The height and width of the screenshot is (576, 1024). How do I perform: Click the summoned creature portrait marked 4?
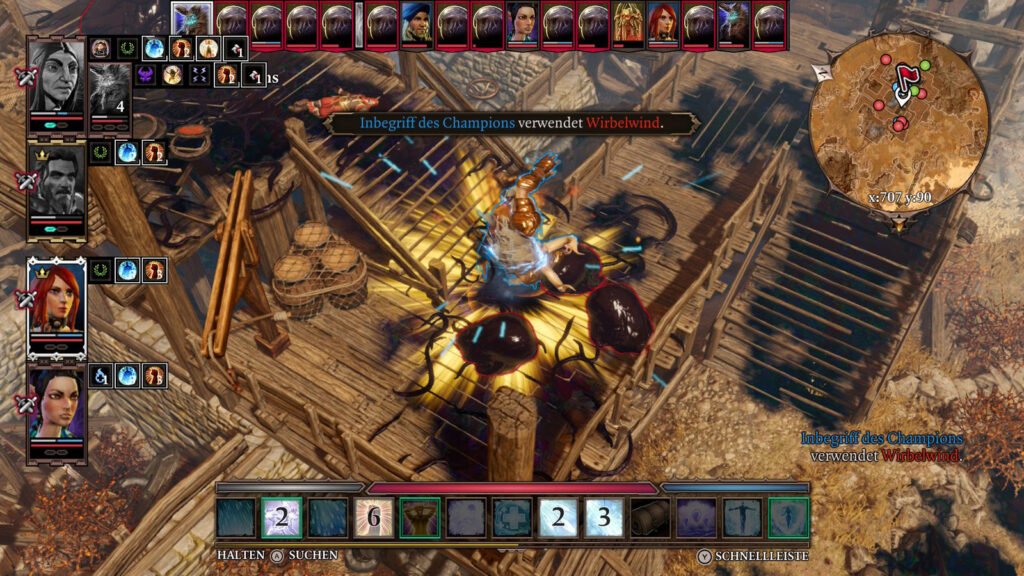[x=110, y=92]
